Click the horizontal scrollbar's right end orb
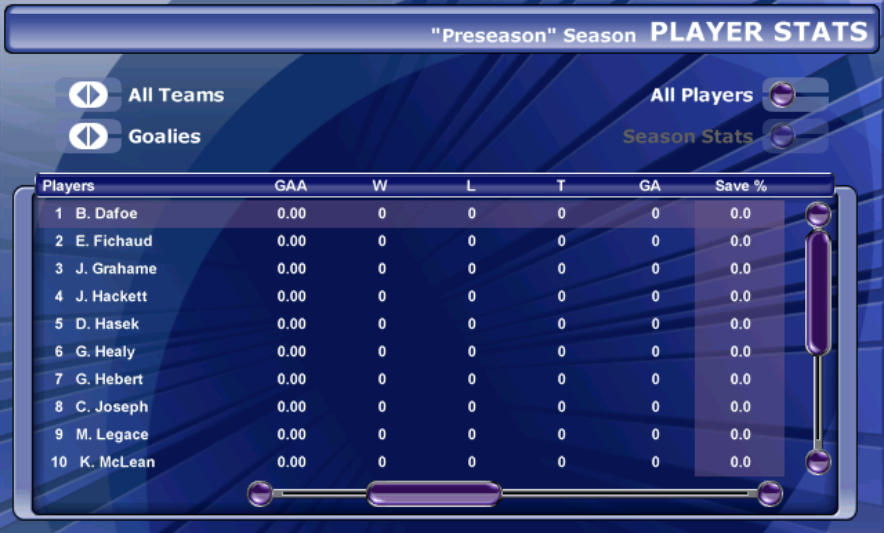The image size is (884, 533). tap(770, 493)
